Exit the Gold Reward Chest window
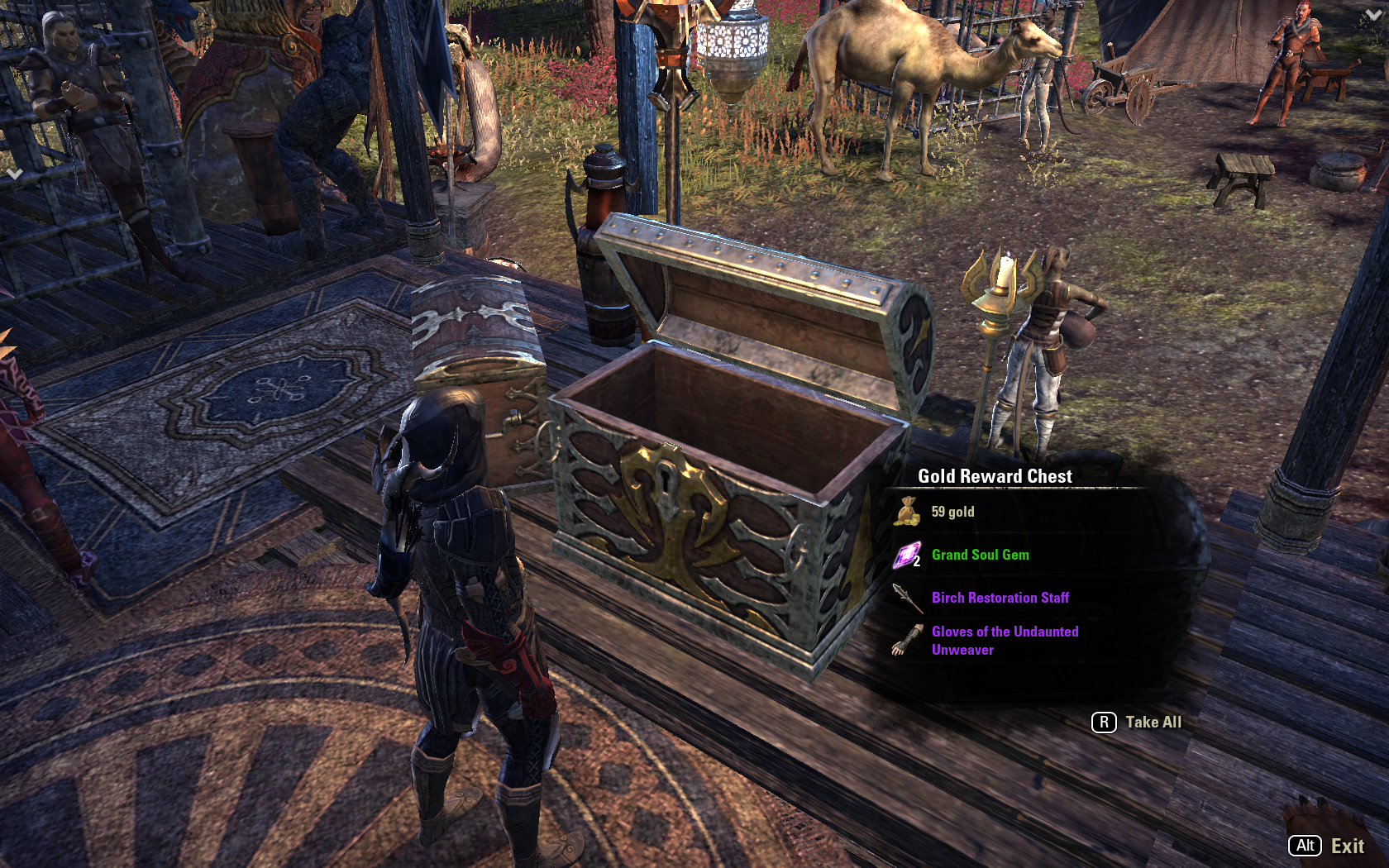Image resolution: width=1389 pixels, height=868 pixels. (x=1327, y=846)
